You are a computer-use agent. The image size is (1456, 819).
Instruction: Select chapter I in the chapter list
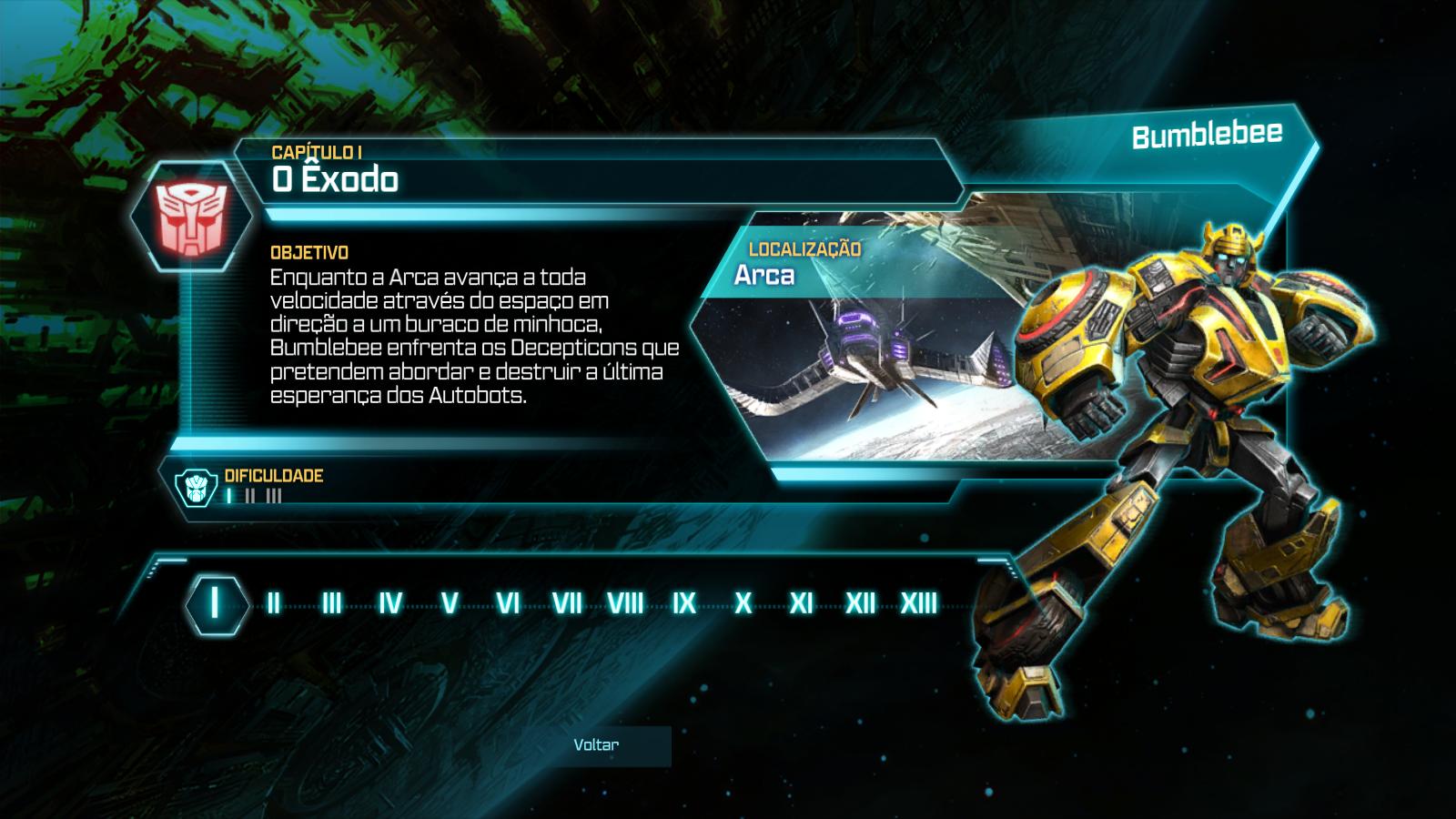point(216,602)
